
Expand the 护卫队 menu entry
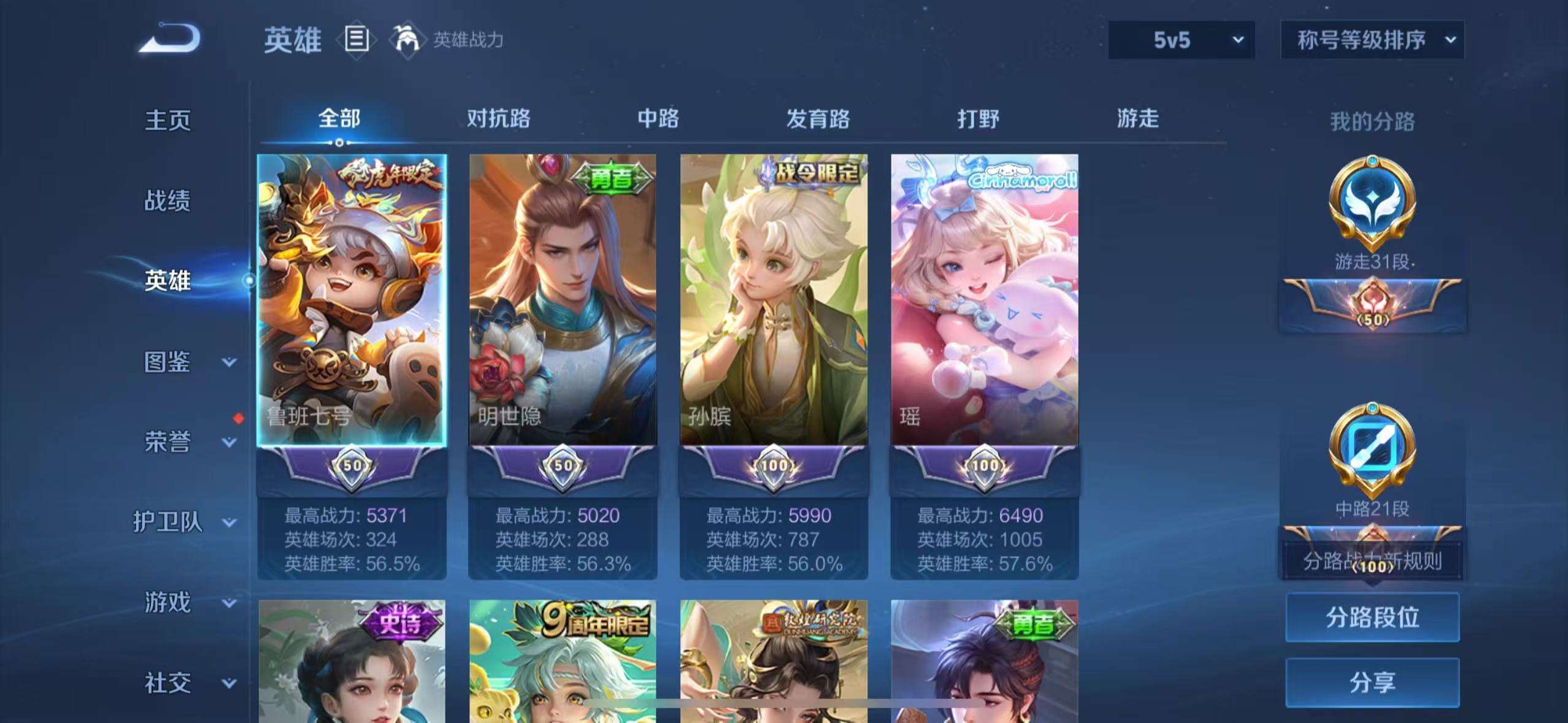coord(184,522)
